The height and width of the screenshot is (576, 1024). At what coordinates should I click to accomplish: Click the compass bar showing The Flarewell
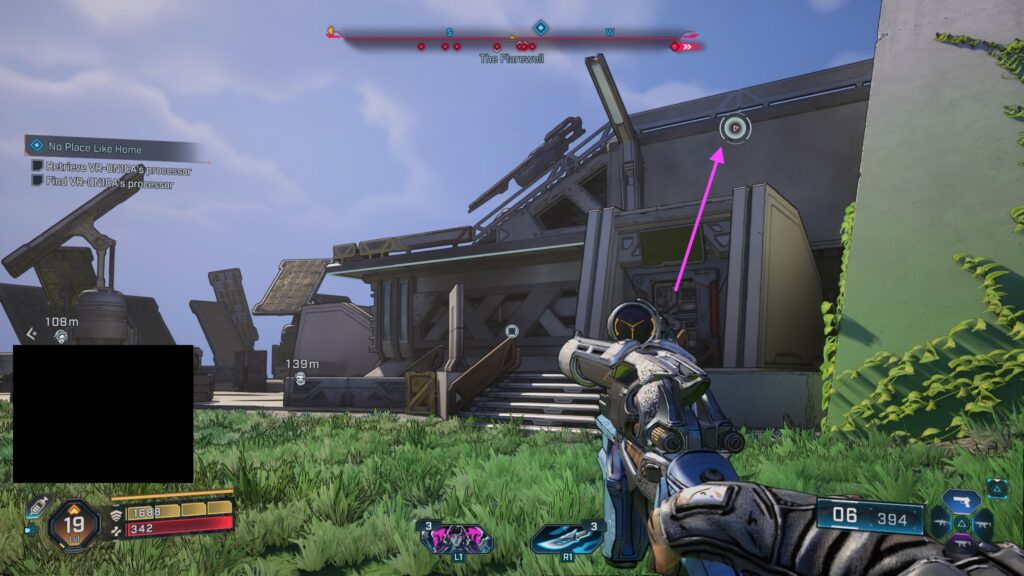pyautogui.click(x=514, y=40)
